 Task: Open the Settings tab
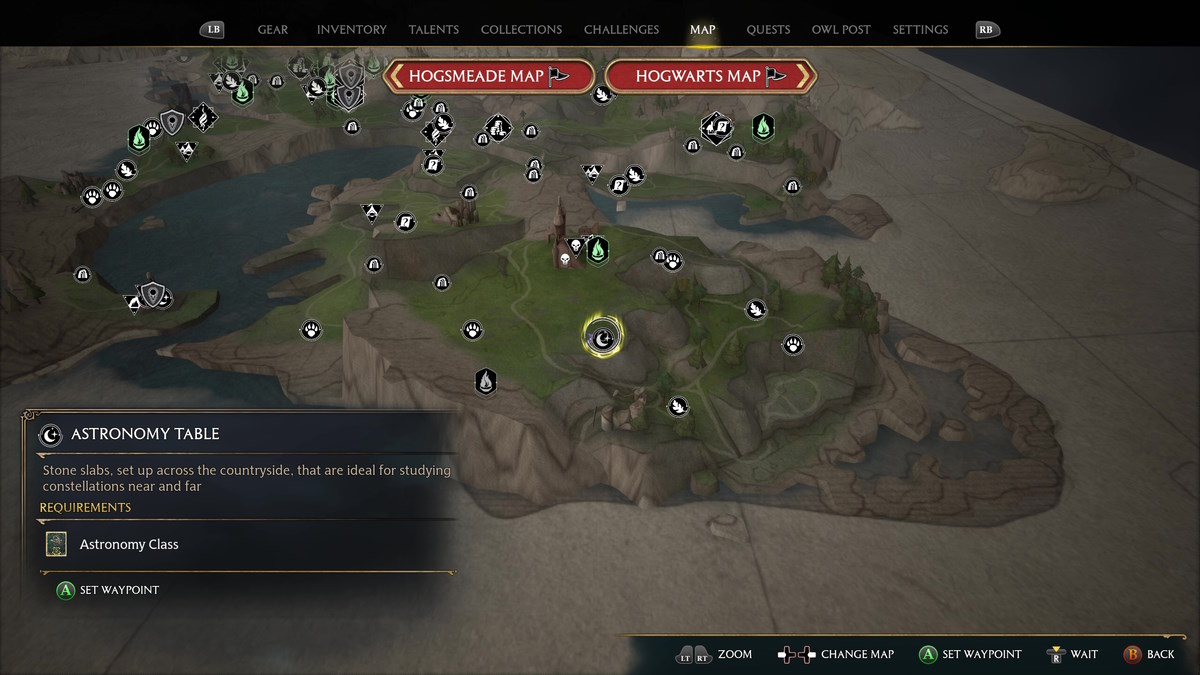(920, 30)
